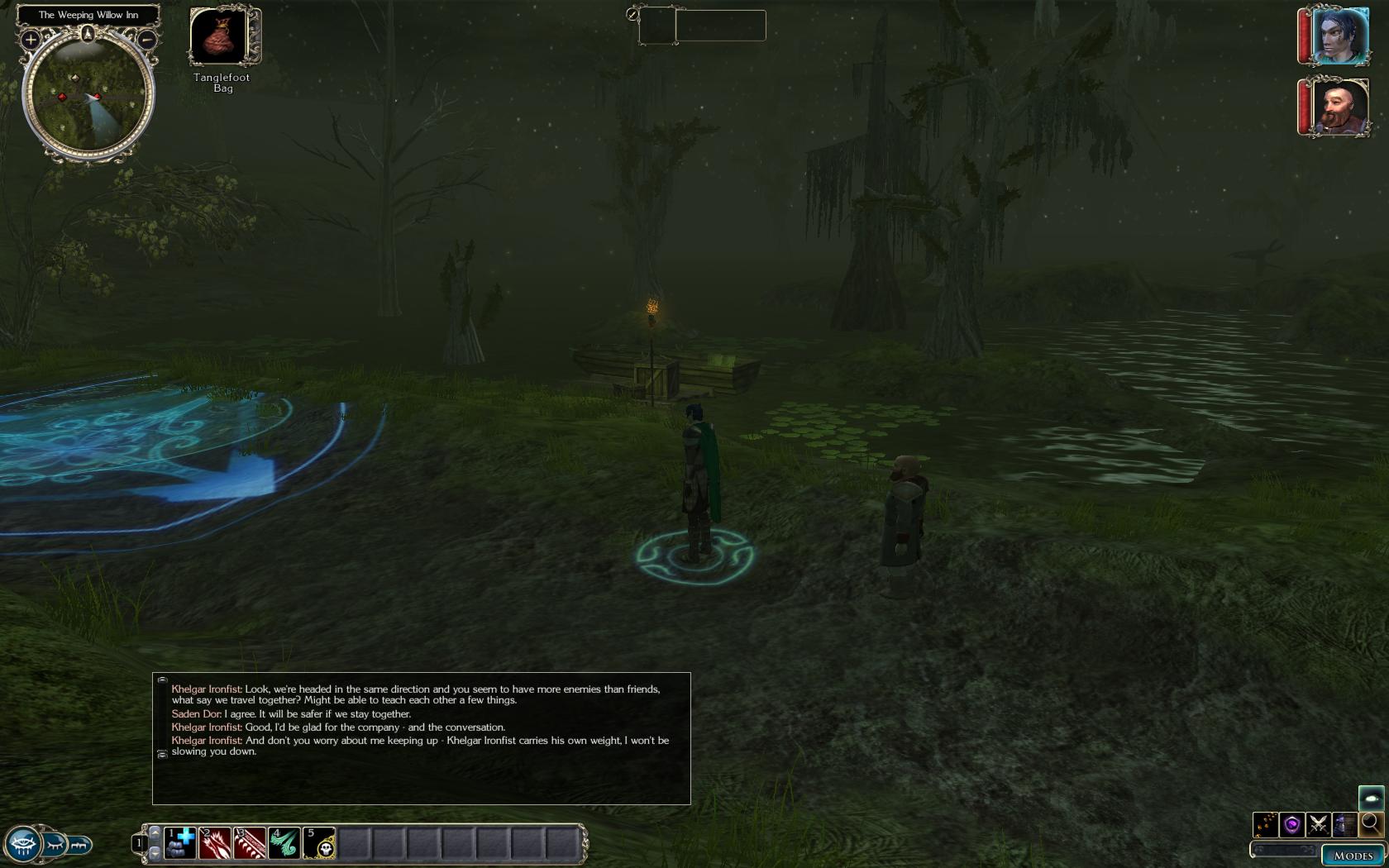This screenshot has height=868, width=1389.
Task: Select the Tanglefoot Bag target icon
Action: click(x=219, y=35)
